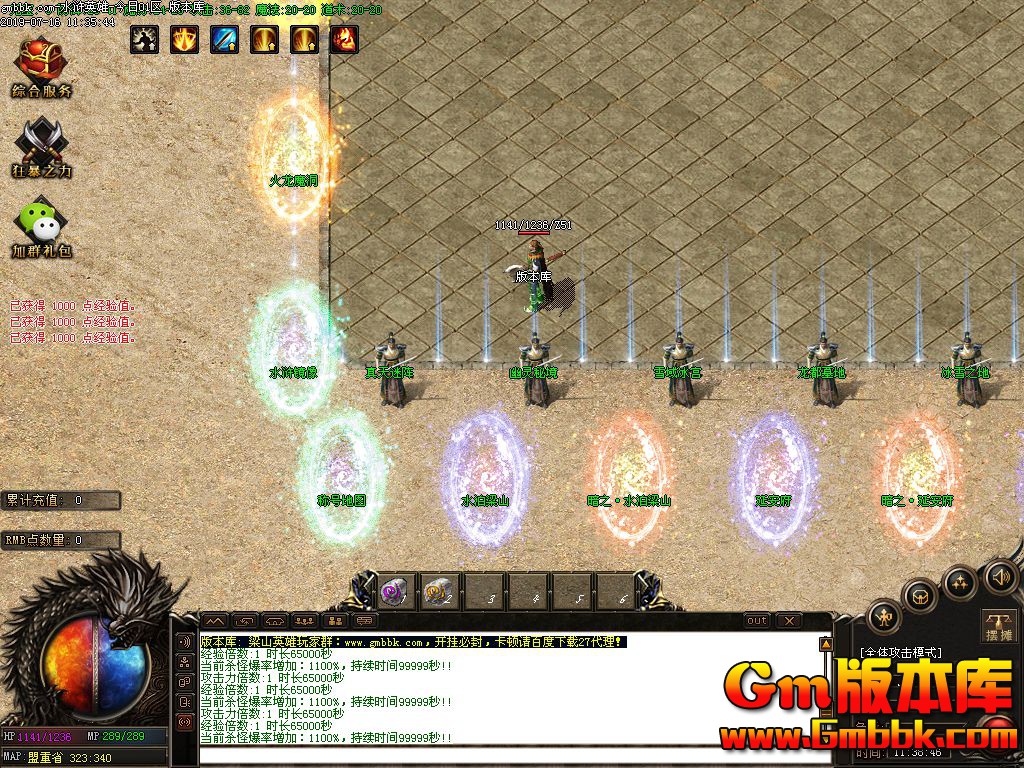Image resolution: width=1024 pixels, height=768 pixels.
Task: Click the white figure buff icon
Action: click(144, 39)
